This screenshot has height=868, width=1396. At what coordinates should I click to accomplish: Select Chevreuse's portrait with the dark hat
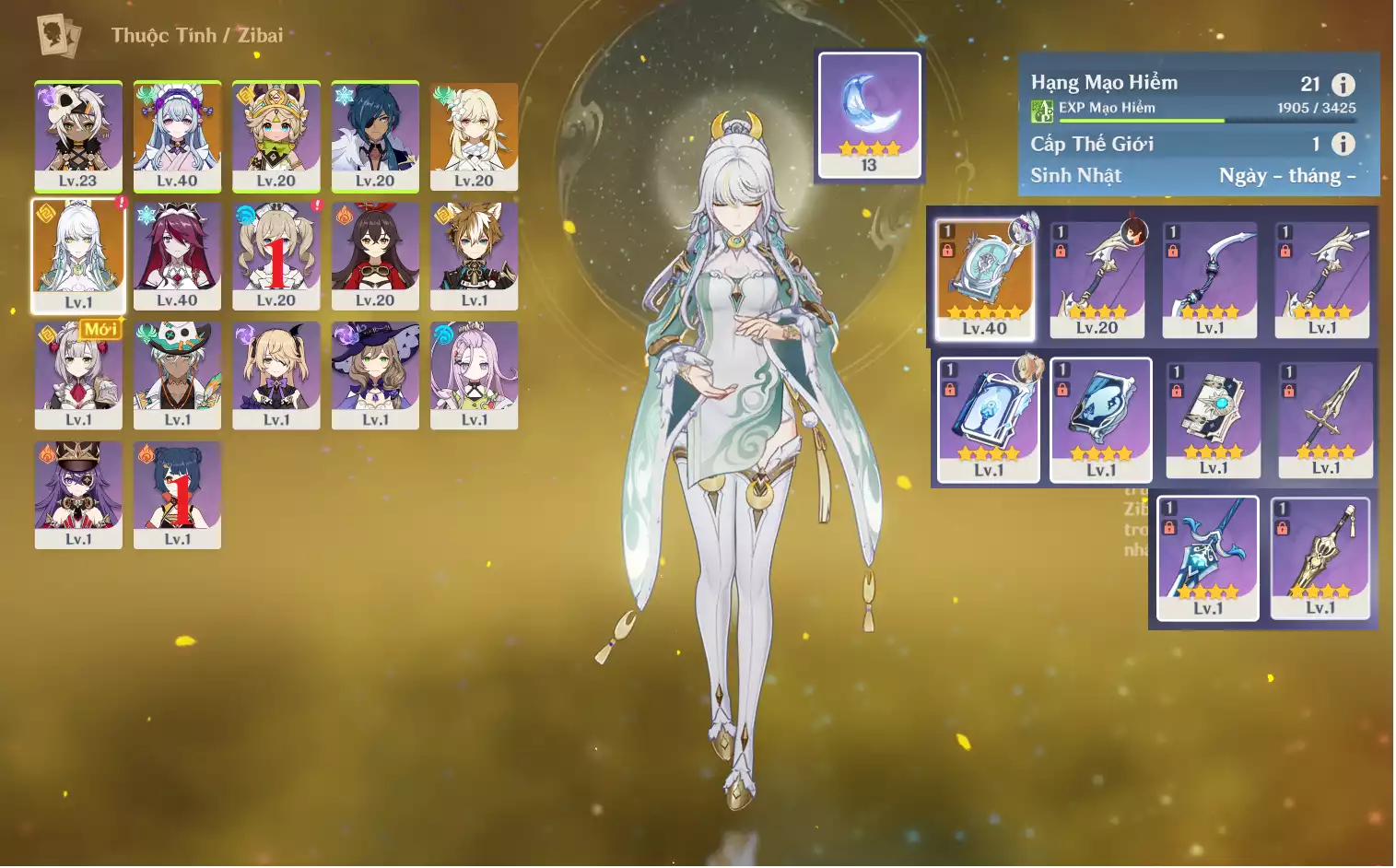click(78, 494)
